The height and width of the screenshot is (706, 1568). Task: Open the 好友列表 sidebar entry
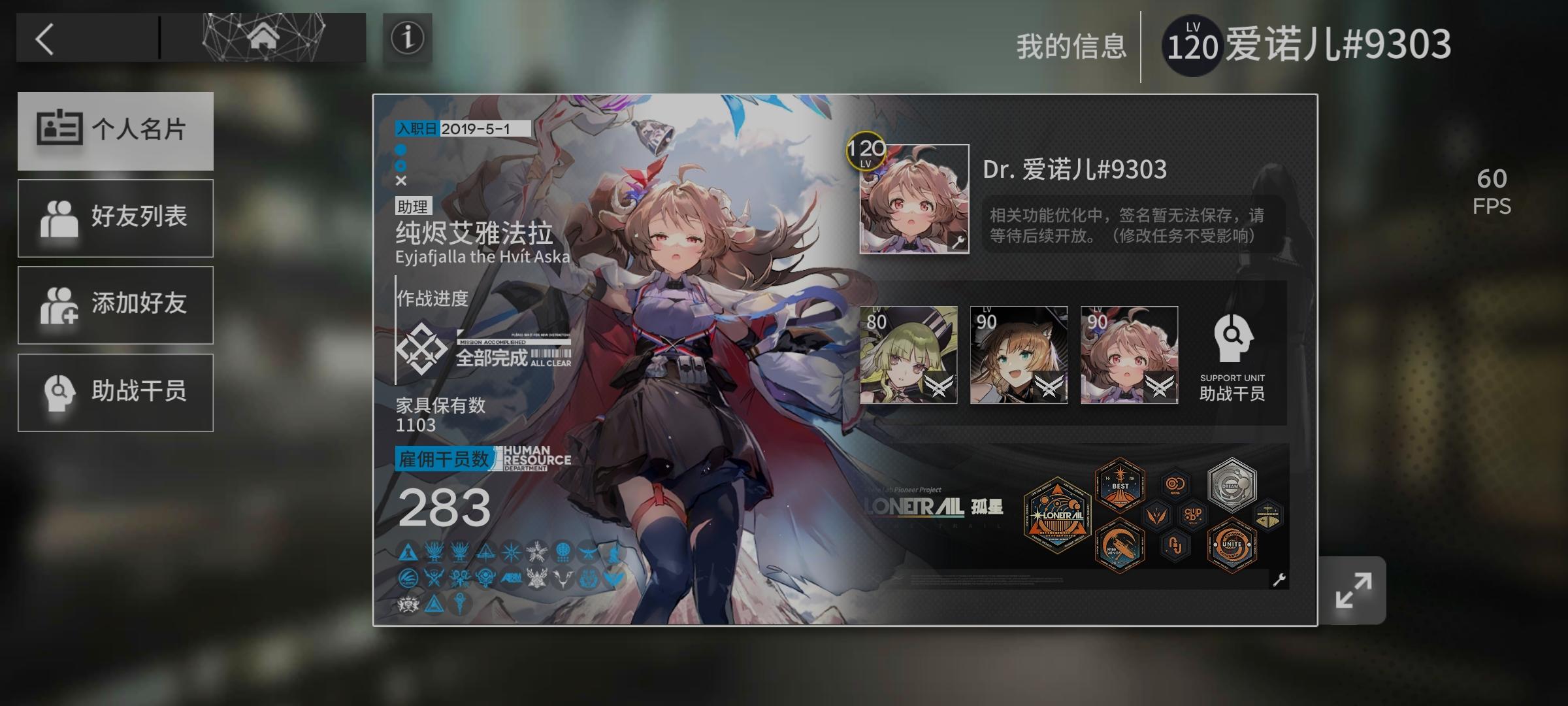point(116,218)
